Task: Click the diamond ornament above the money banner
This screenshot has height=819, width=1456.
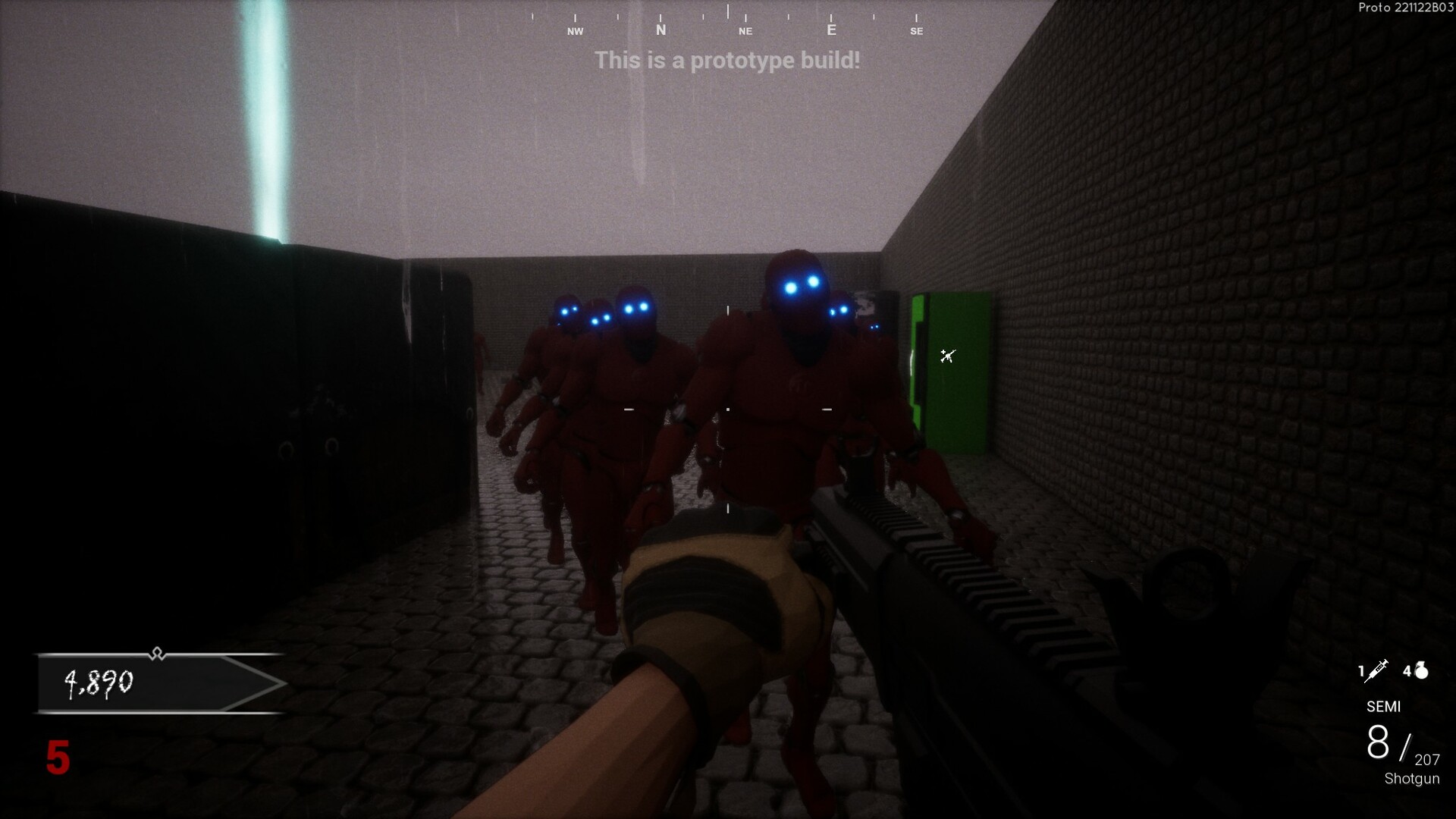Action: pos(157,652)
